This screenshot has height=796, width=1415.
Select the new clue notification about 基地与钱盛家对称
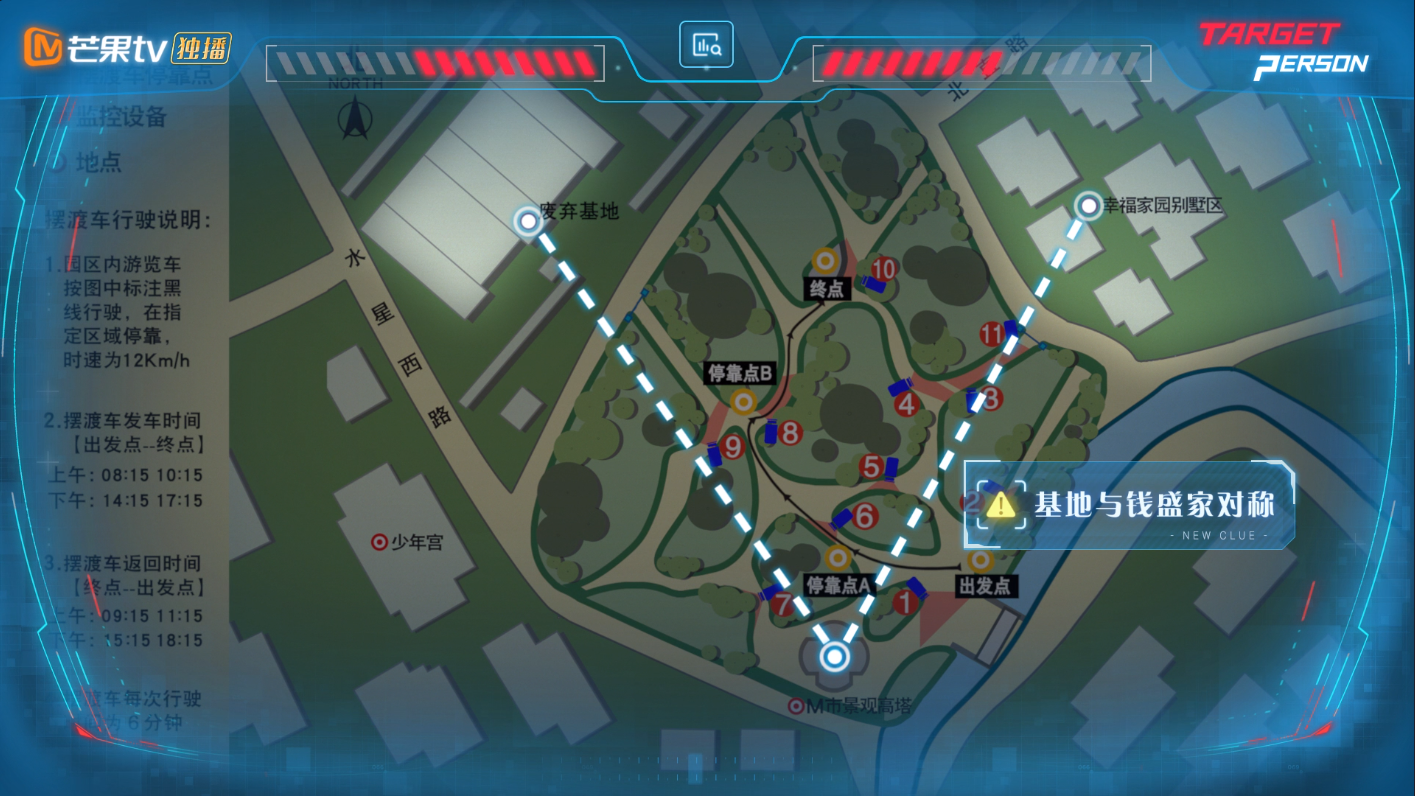1129,505
